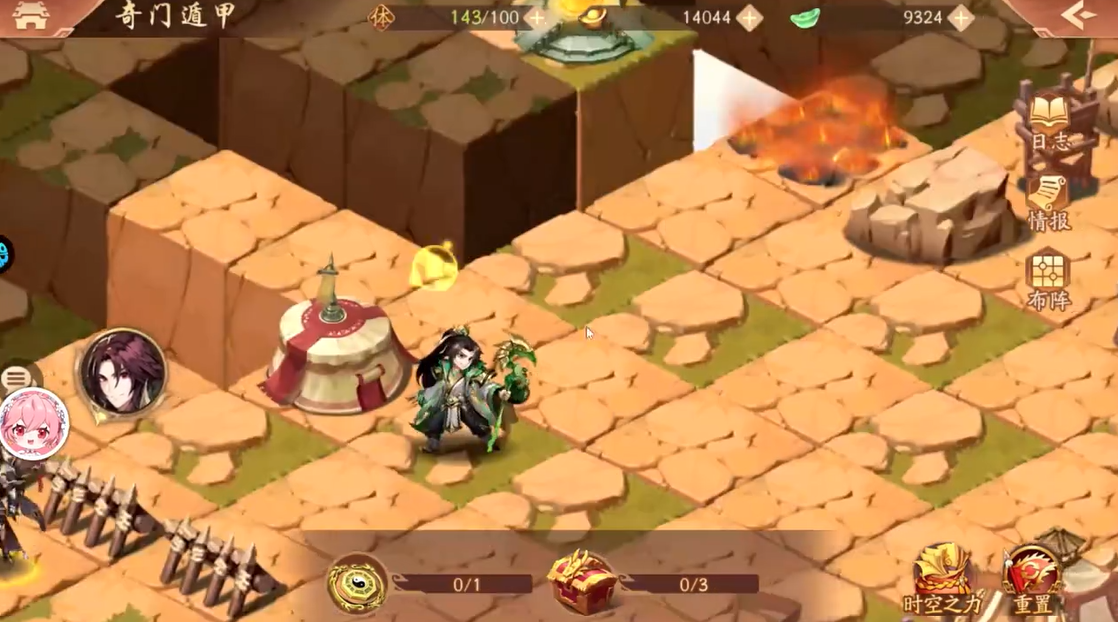Click the back arrow button

pos(1078,16)
